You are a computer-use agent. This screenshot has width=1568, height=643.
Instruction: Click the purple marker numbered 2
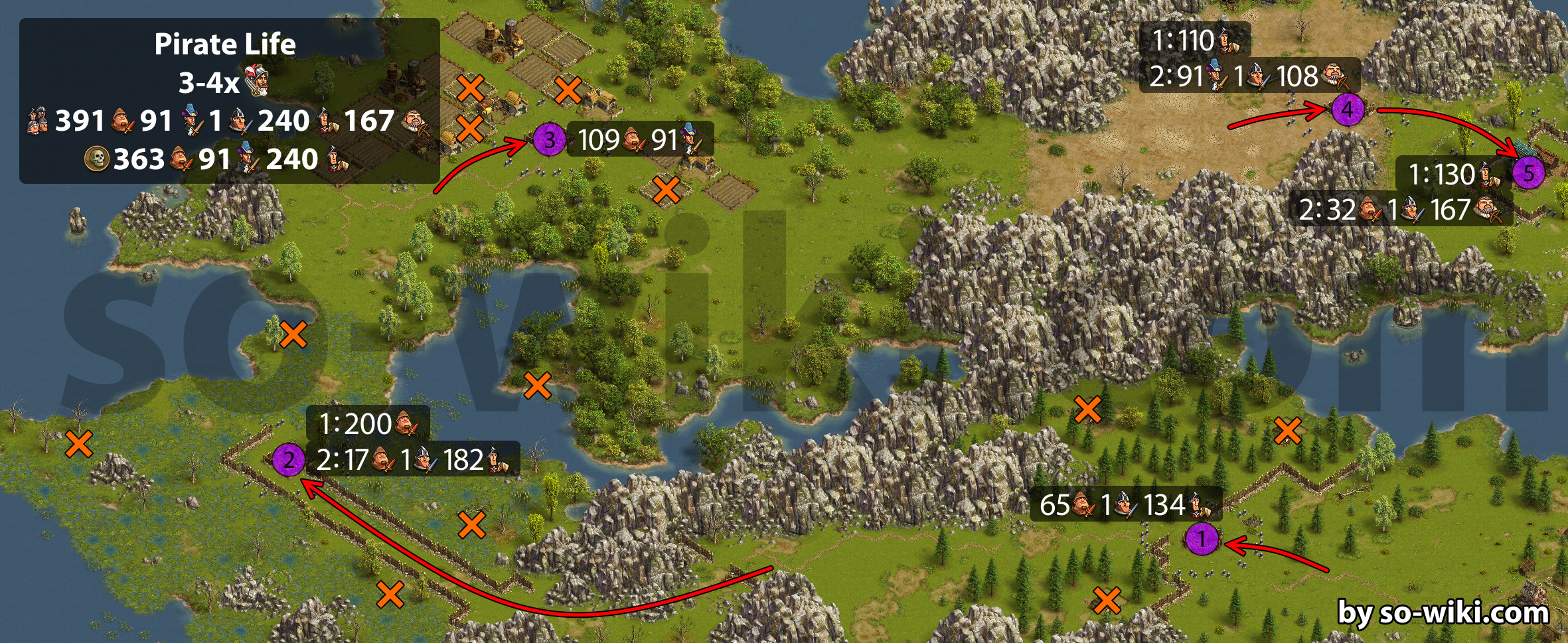tap(289, 460)
